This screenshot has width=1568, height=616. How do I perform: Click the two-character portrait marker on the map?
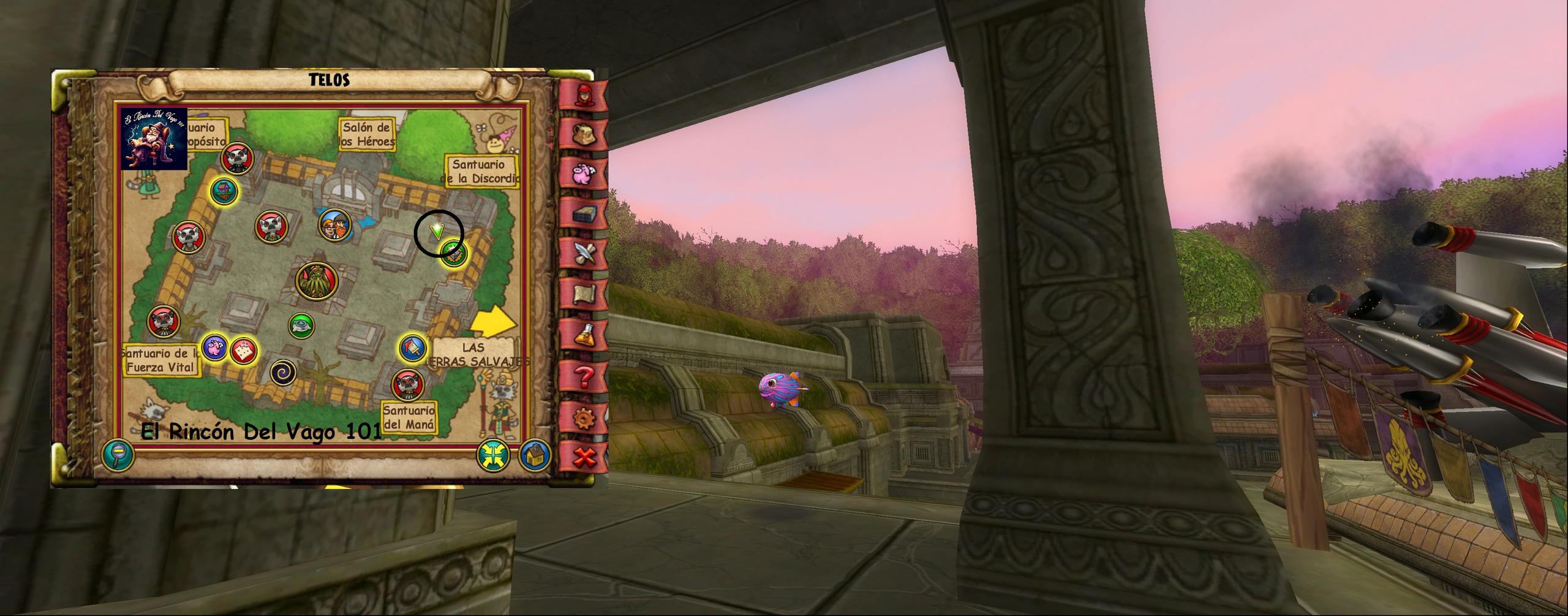(335, 226)
